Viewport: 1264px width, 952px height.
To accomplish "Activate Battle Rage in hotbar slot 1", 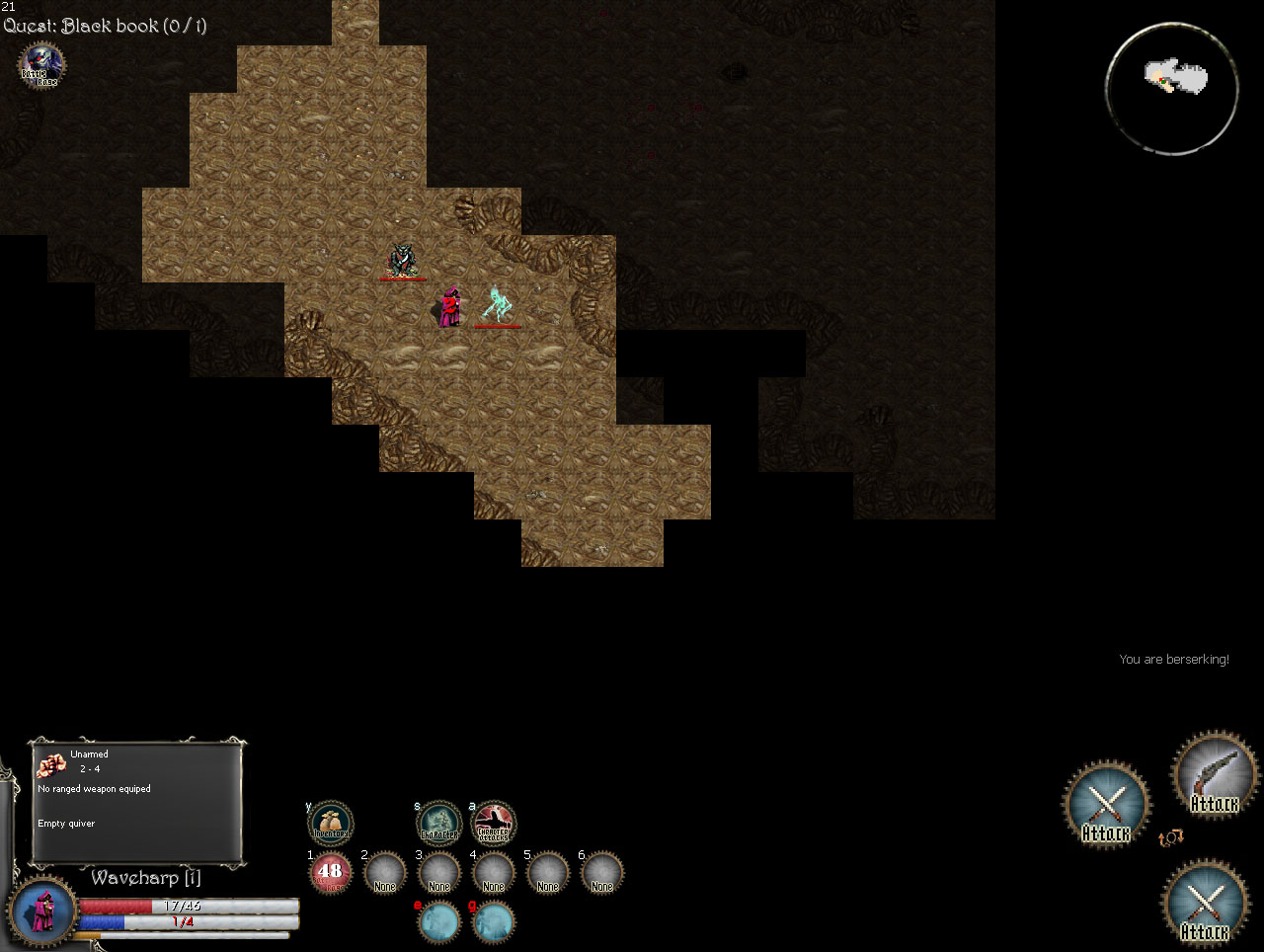I will tap(331, 873).
